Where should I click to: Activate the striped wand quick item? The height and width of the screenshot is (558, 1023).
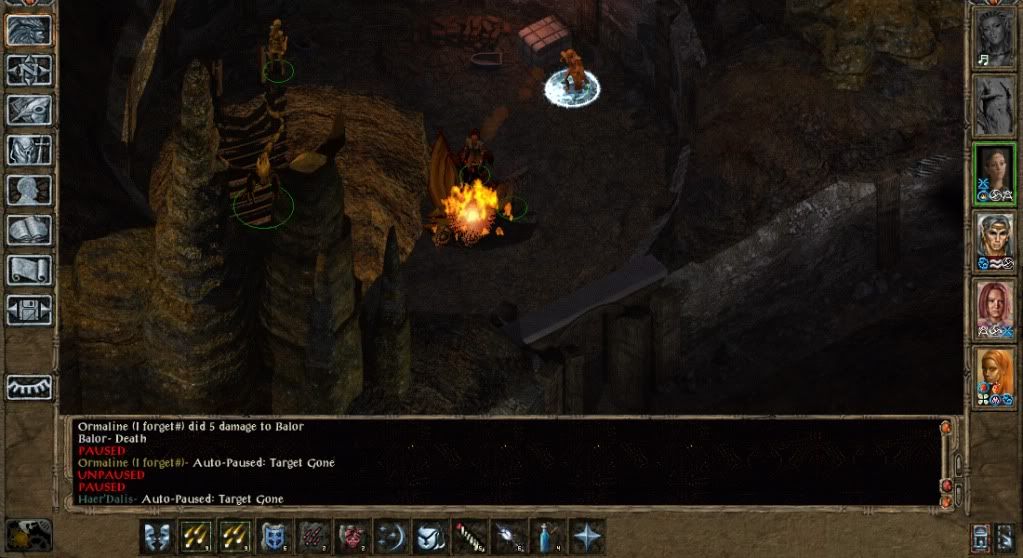471,537
